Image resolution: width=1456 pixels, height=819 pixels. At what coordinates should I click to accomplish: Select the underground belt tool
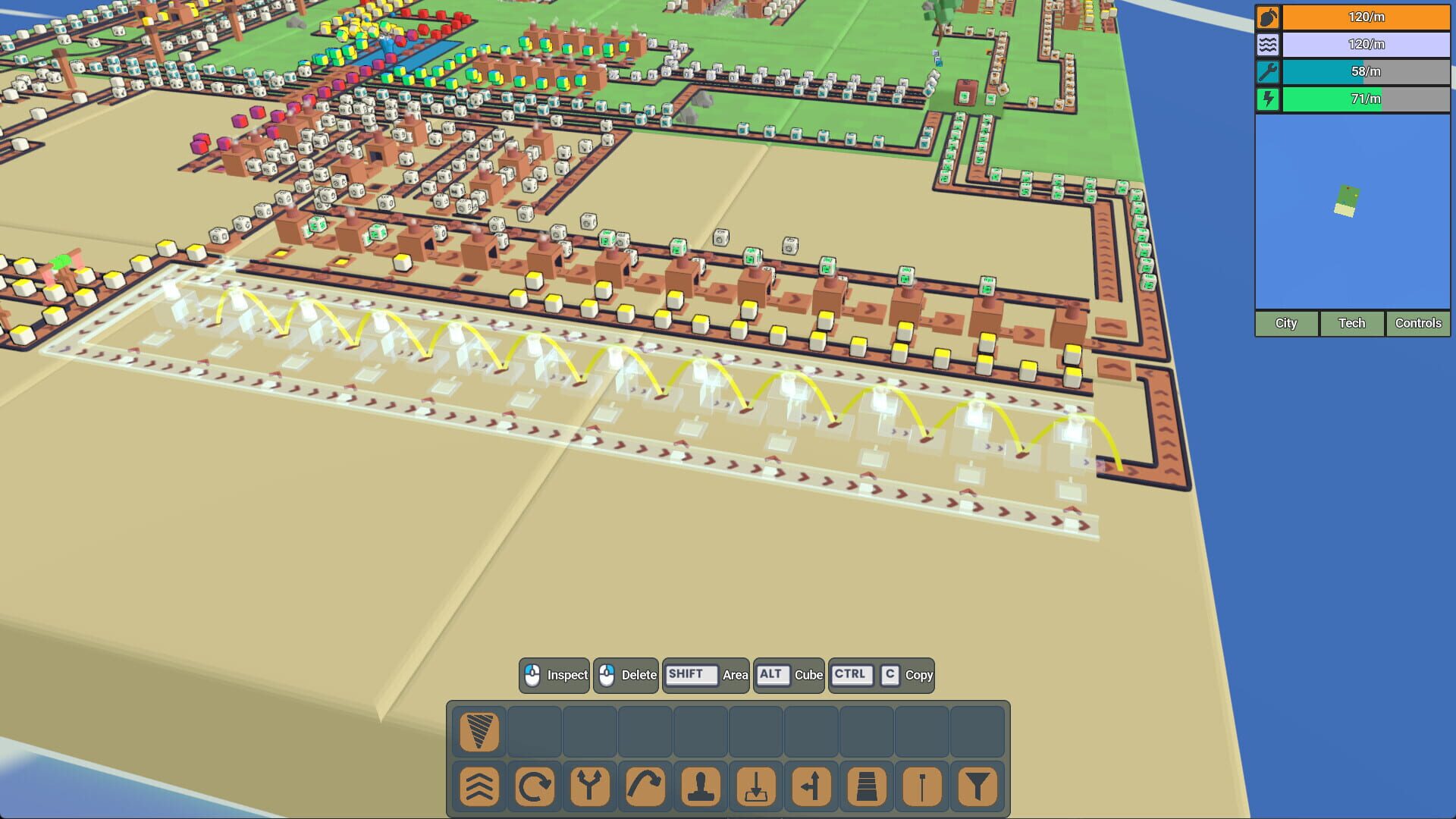[x=756, y=786]
